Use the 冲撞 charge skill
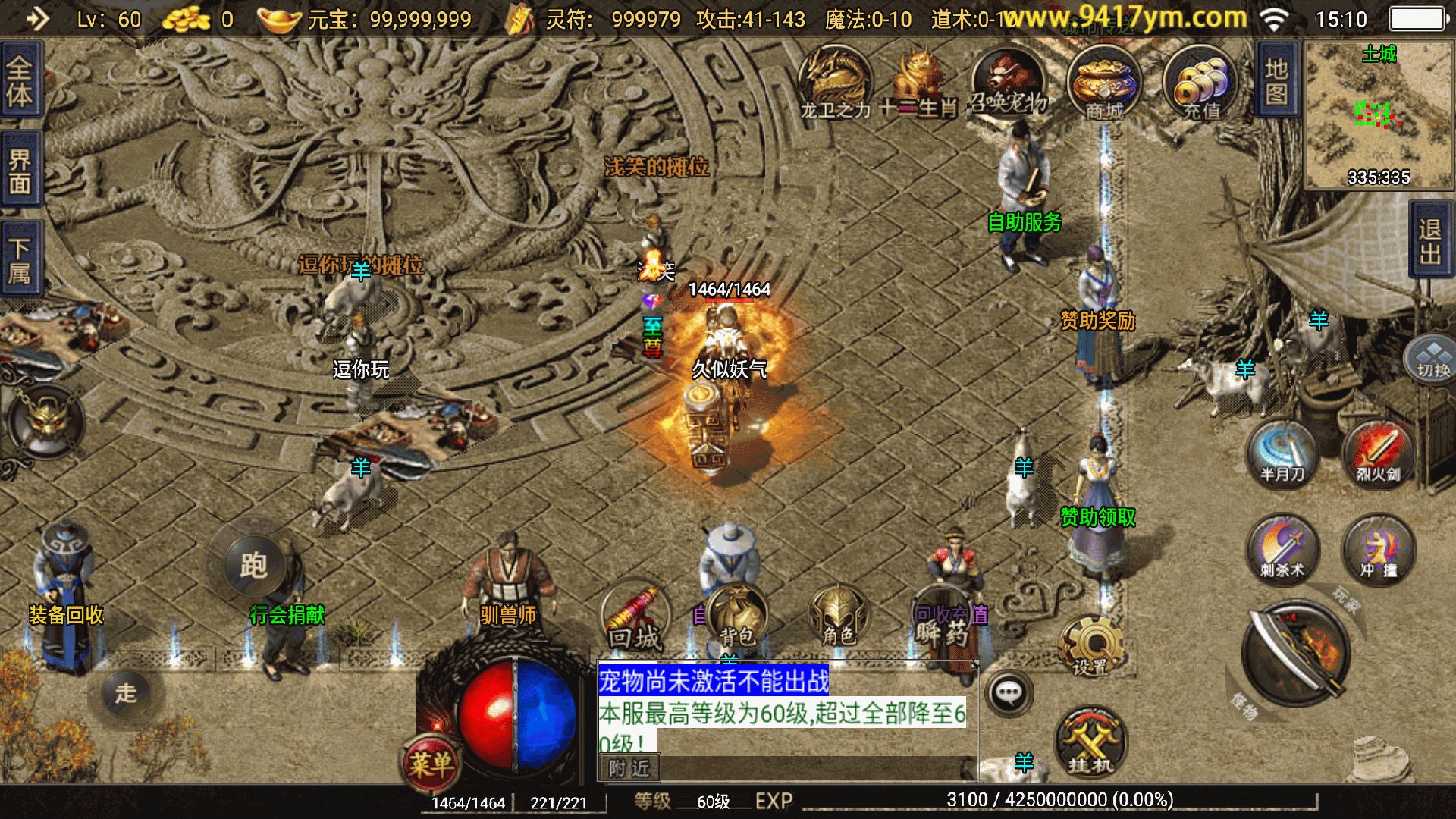The height and width of the screenshot is (819, 1456). click(x=1378, y=550)
